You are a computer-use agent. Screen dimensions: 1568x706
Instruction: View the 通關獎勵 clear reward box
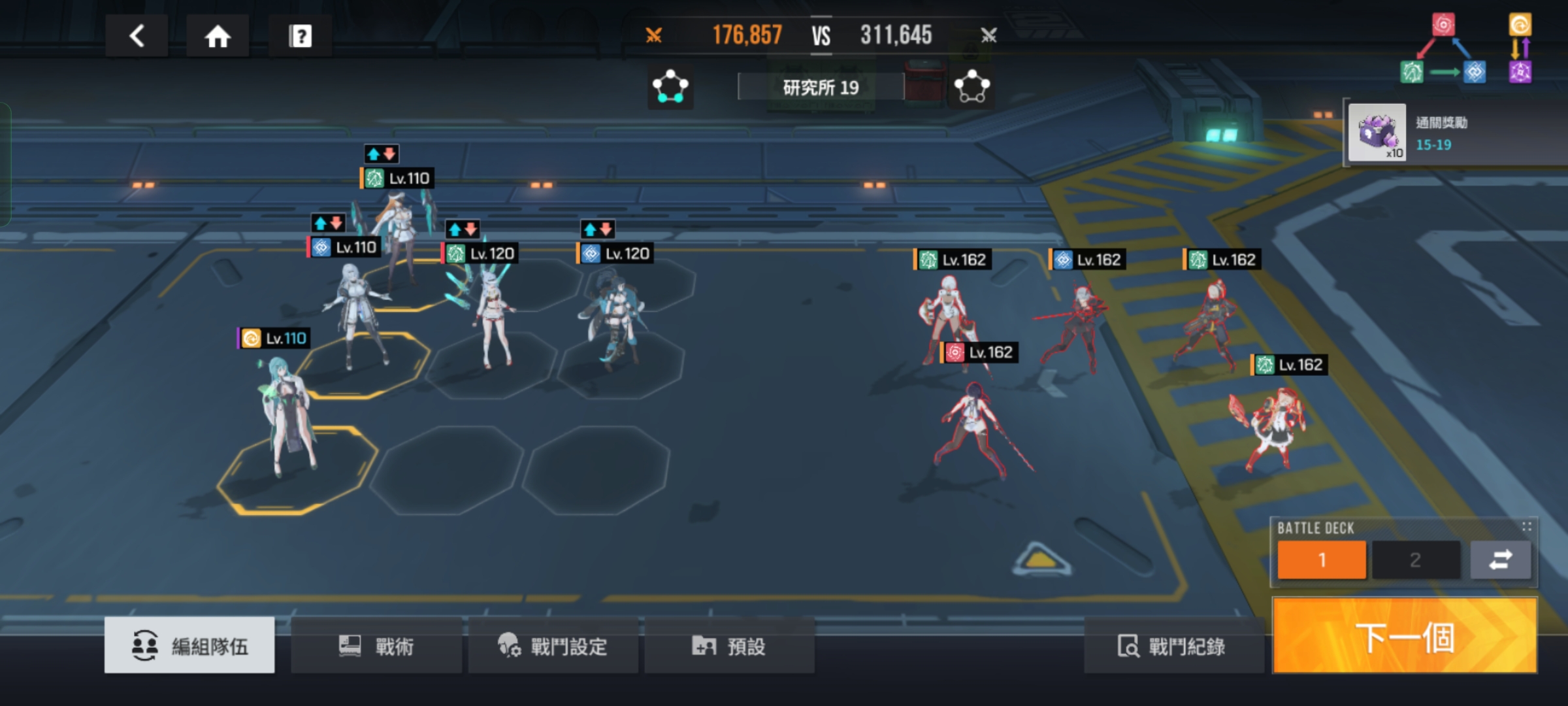tap(1377, 133)
